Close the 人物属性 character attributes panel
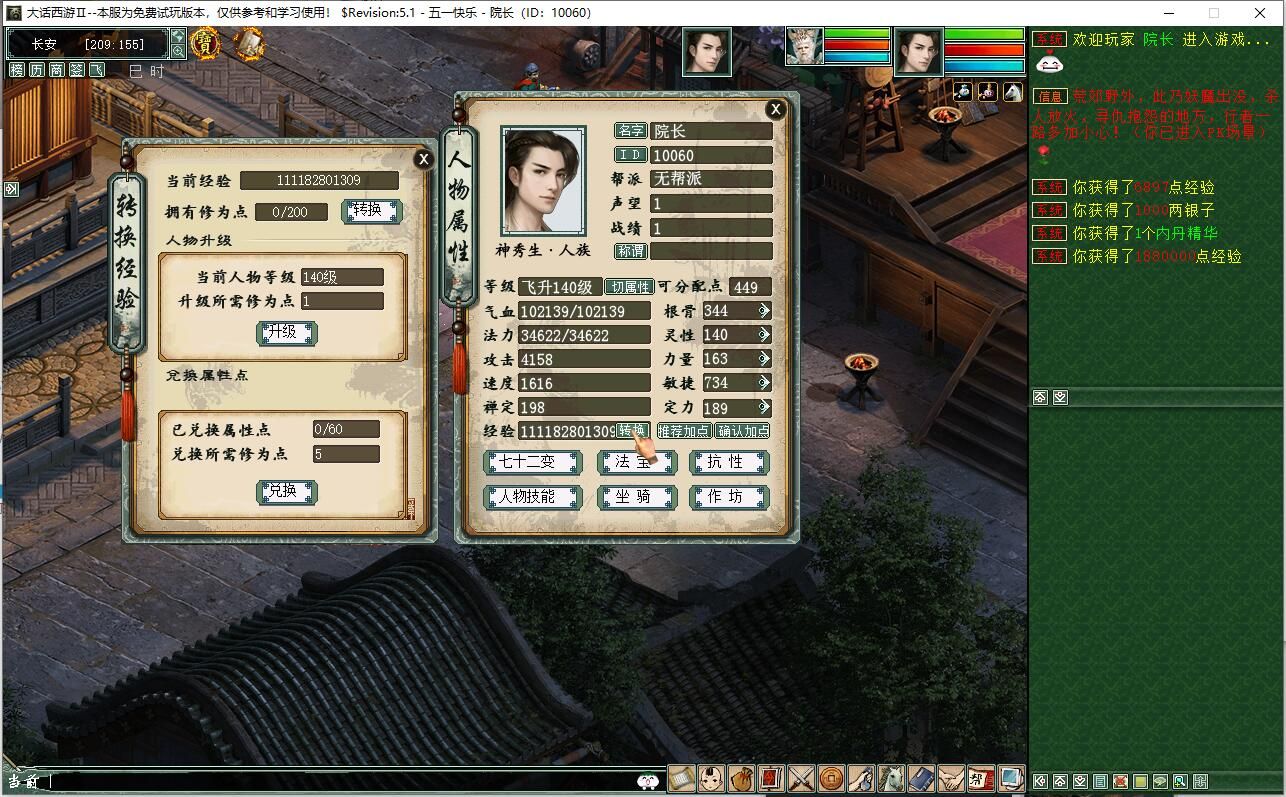Image resolution: width=1286 pixels, height=797 pixels. [x=775, y=109]
